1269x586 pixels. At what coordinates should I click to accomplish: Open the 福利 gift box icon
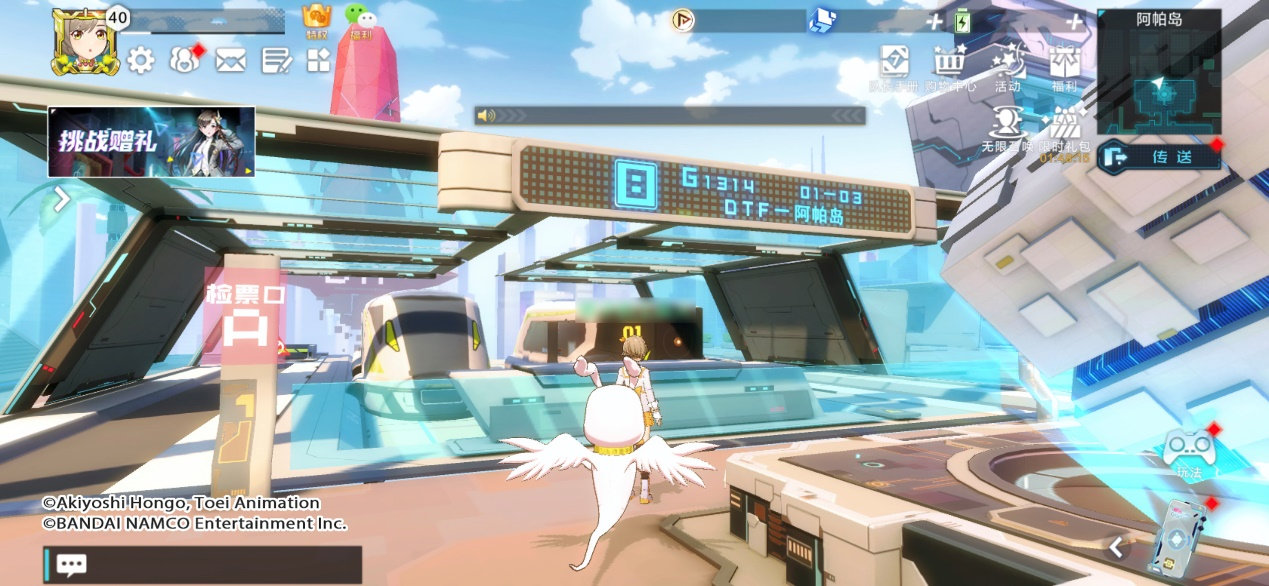pyautogui.click(x=1064, y=66)
